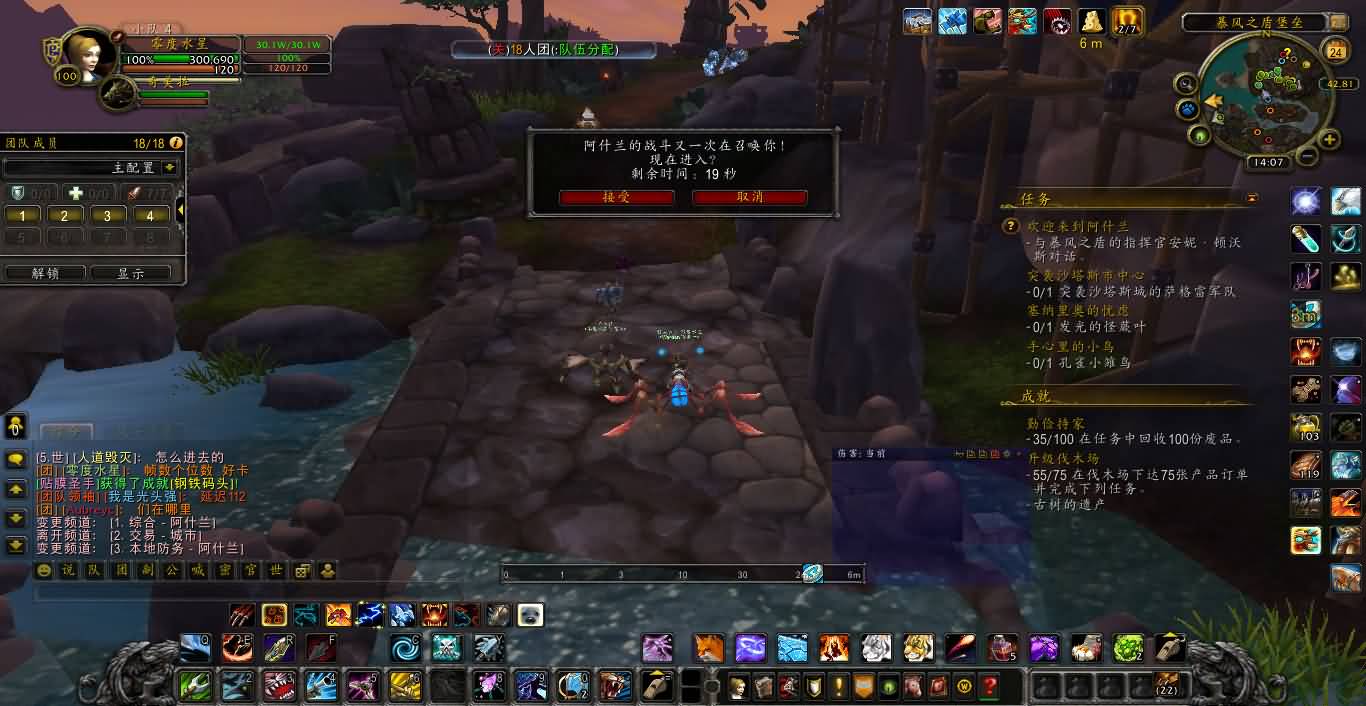Accept the Ashran battle invitation (接受)
This screenshot has height=706, width=1366.
[x=616, y=197]
